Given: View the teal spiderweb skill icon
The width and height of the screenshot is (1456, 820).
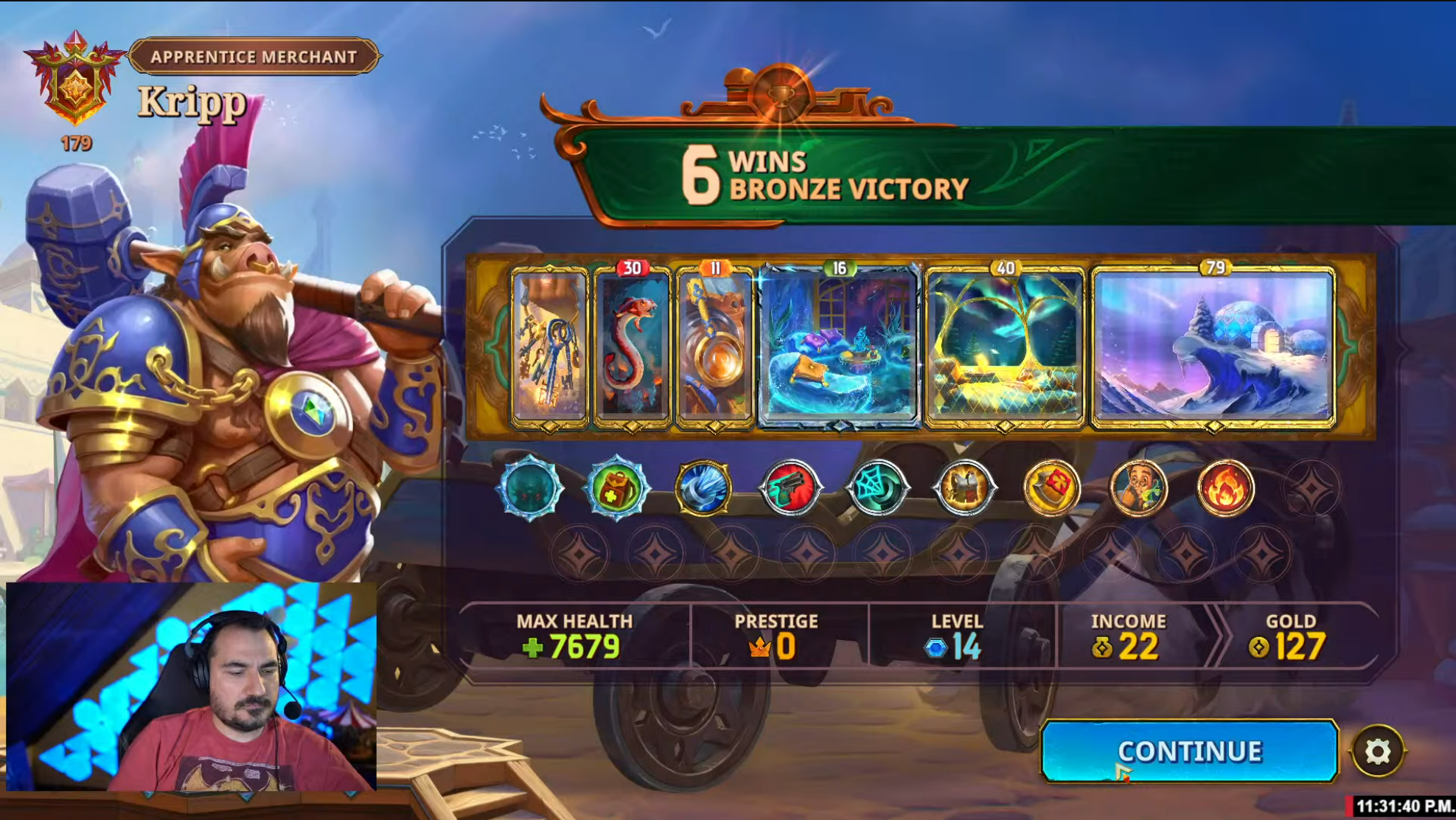Looking at the screenshot, I should tap(877, 487).
